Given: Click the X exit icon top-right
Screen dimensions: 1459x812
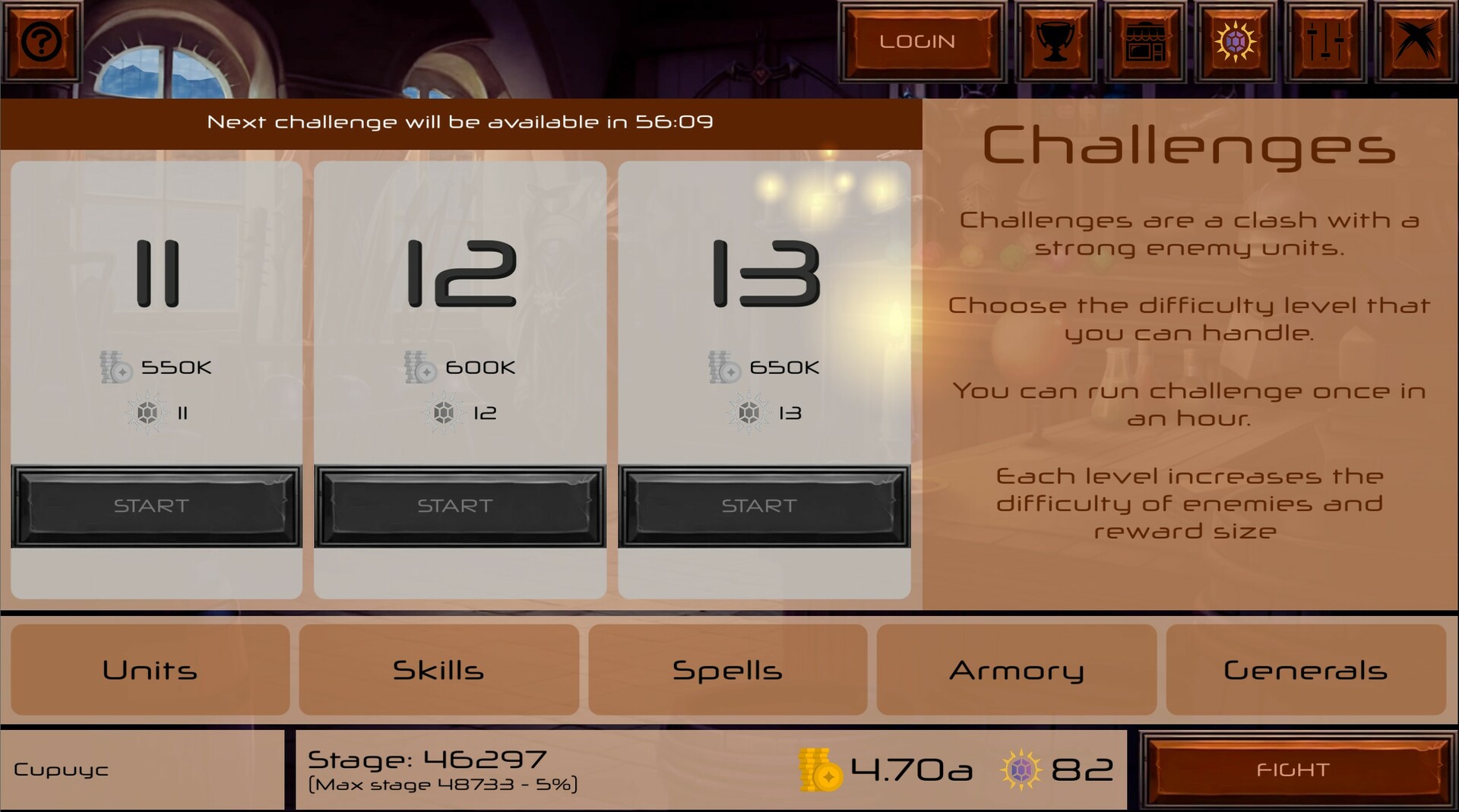Looking at the screenshot, I should point(1416,41).
